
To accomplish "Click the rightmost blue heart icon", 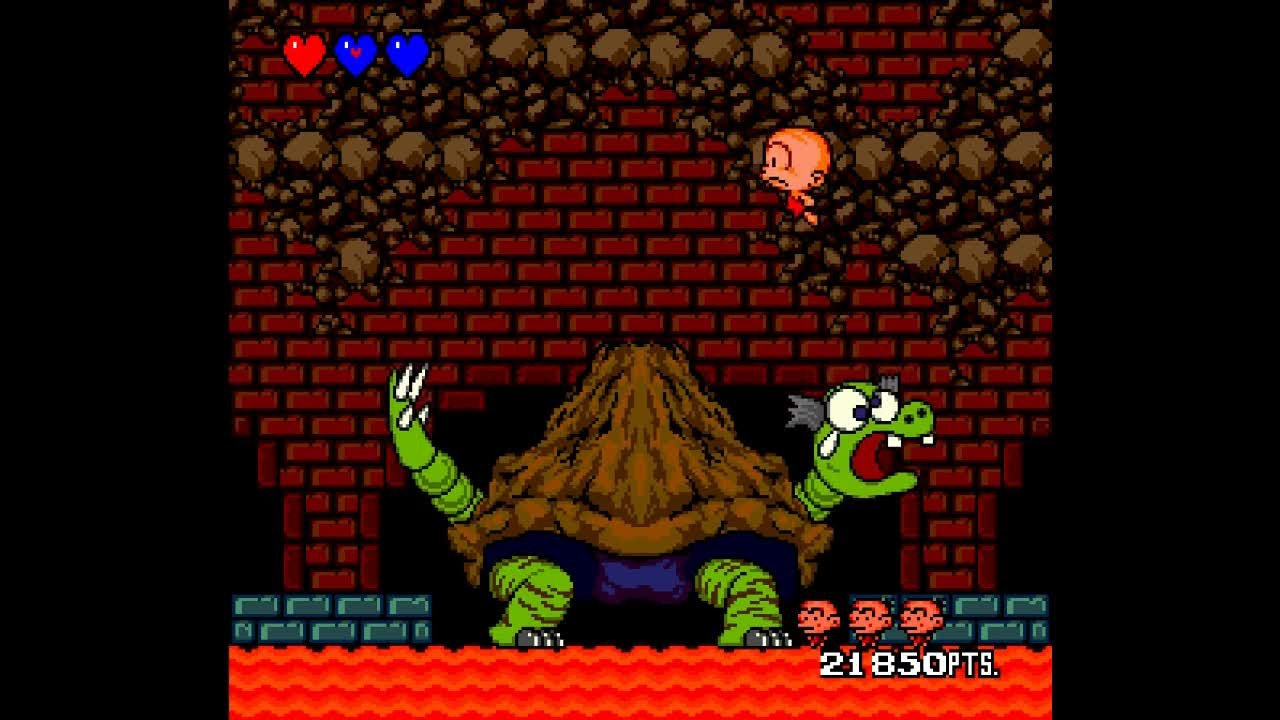I will coord(404,52).
